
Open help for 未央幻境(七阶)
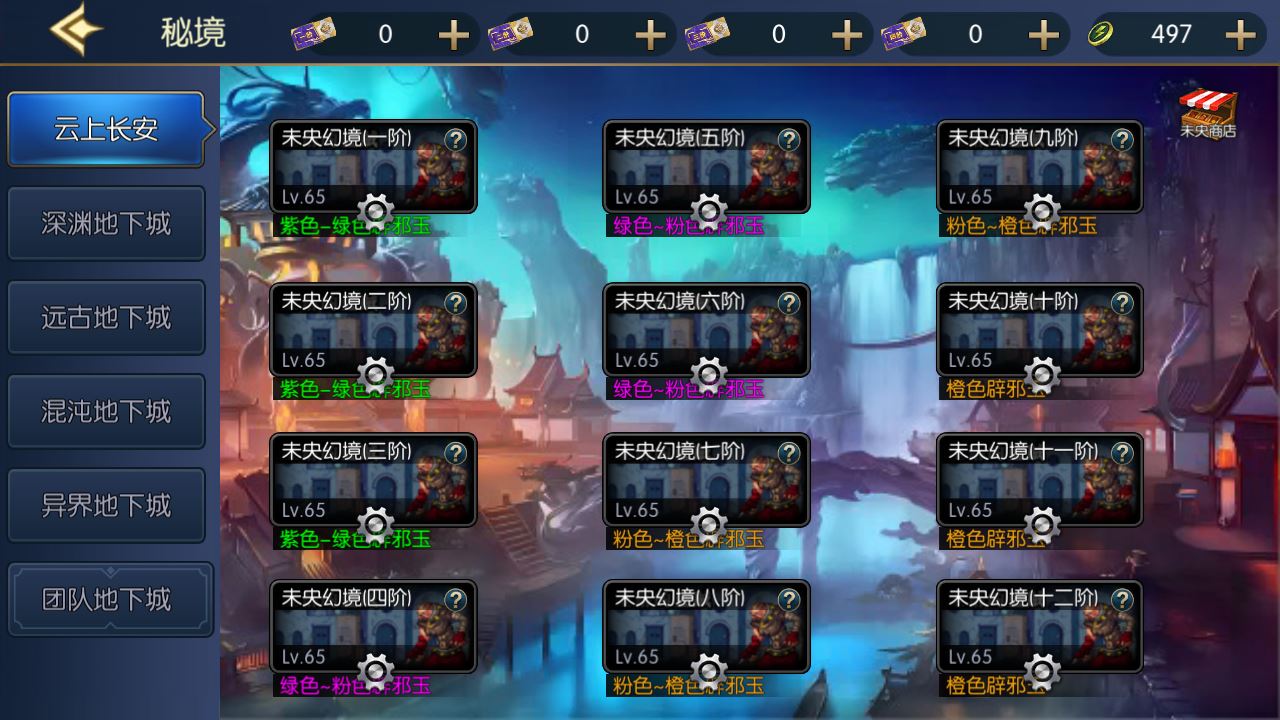tap(790, 450)
